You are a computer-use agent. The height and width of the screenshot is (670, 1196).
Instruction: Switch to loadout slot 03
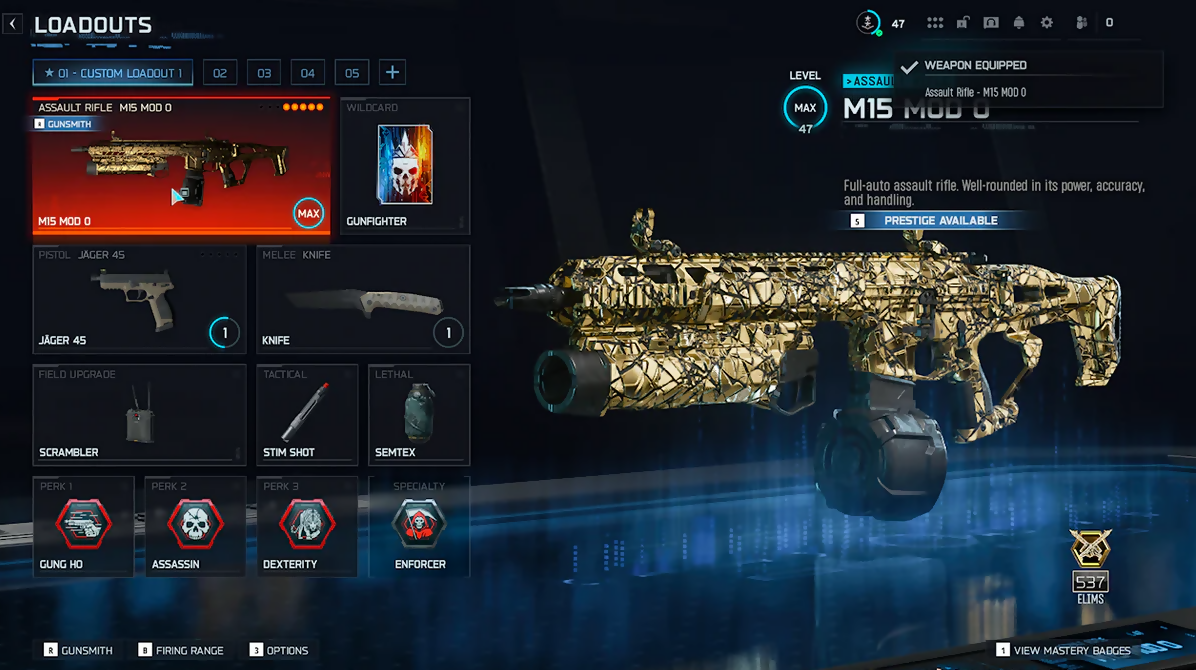pos(264,73)
